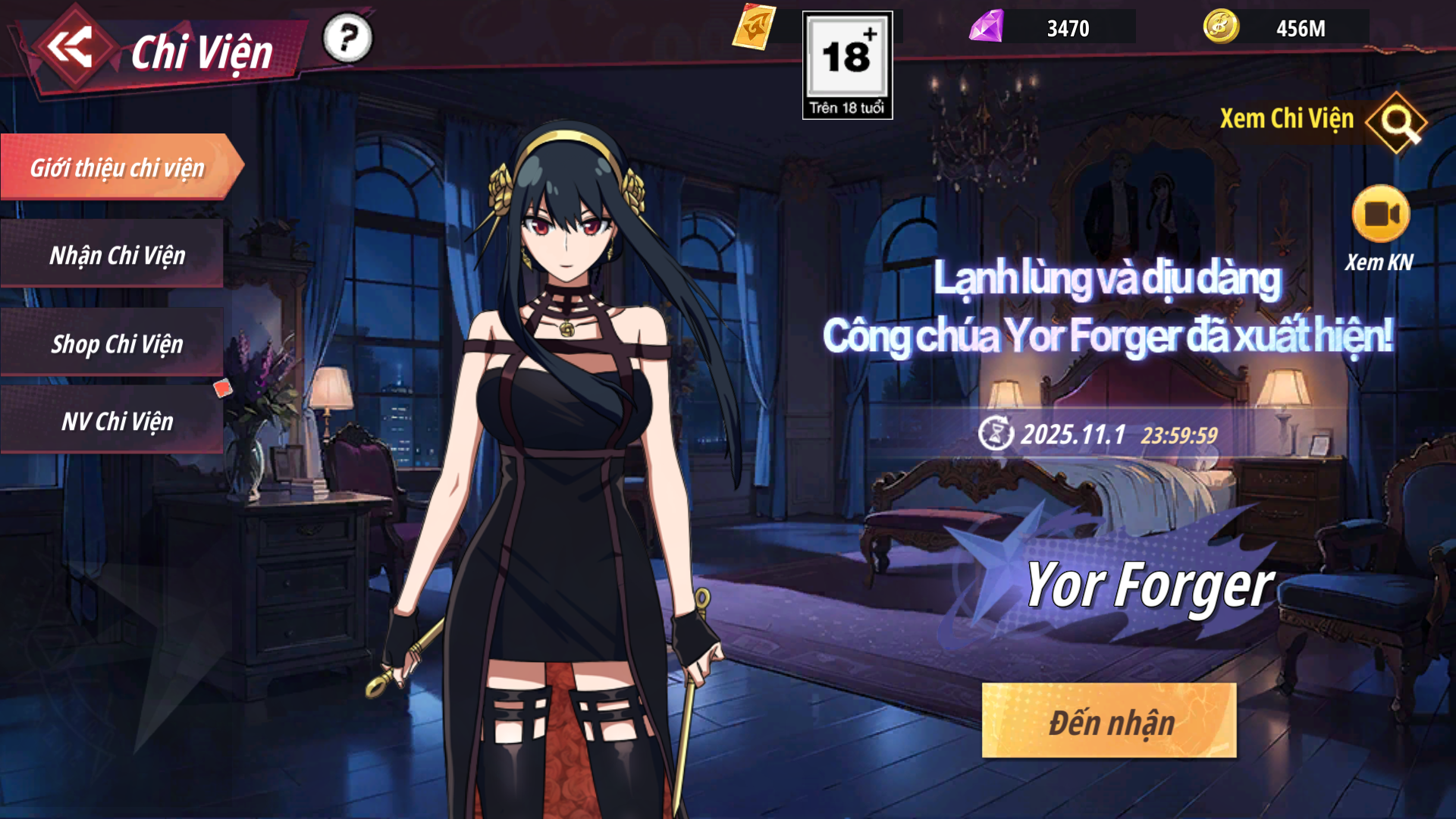Select the Giới thiệu chi viện tab
This screenshot has width=1456, height=819.
(118, 168)
